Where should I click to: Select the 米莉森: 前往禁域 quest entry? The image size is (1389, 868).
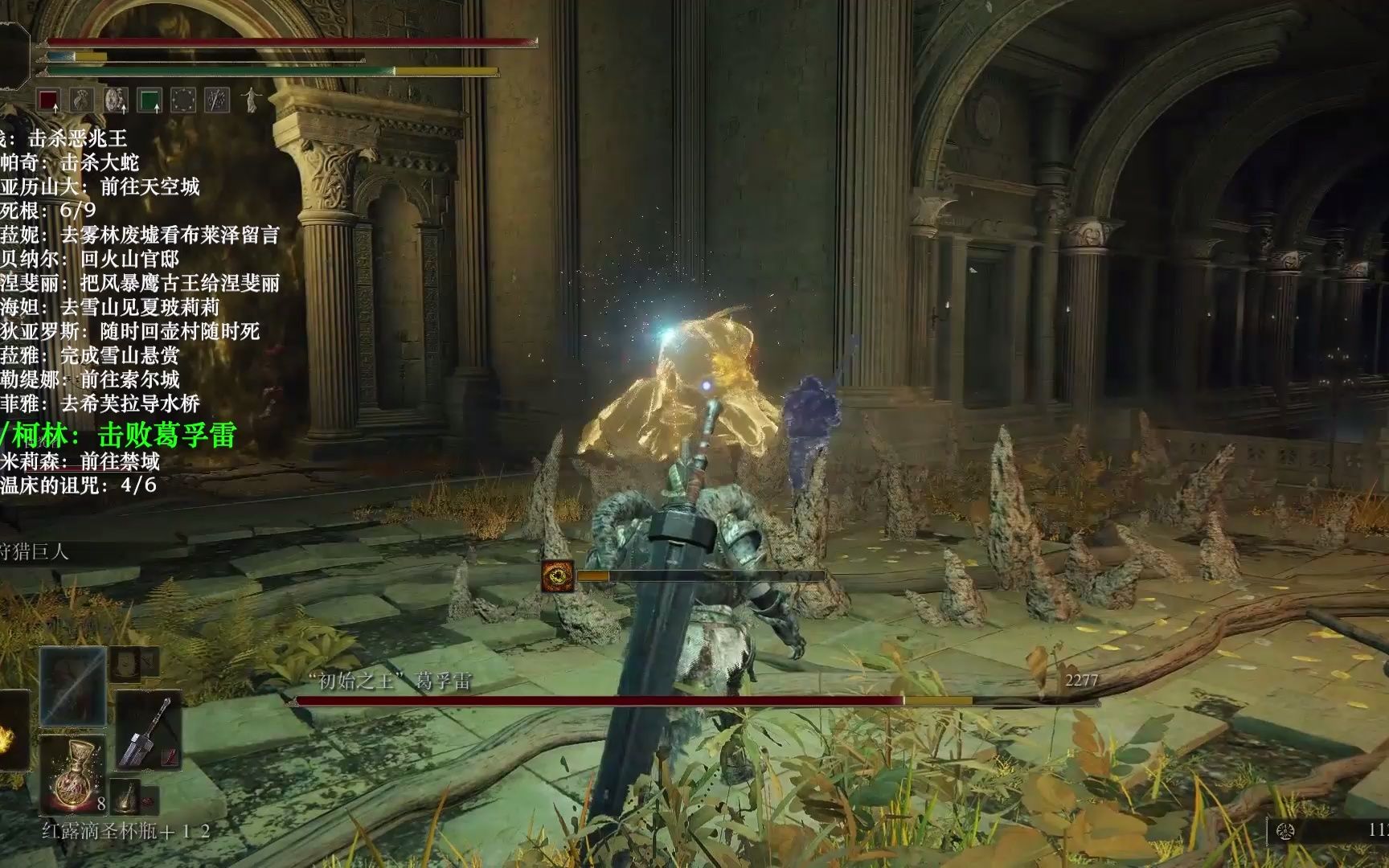pyautogui.click(x=80, y=461)
